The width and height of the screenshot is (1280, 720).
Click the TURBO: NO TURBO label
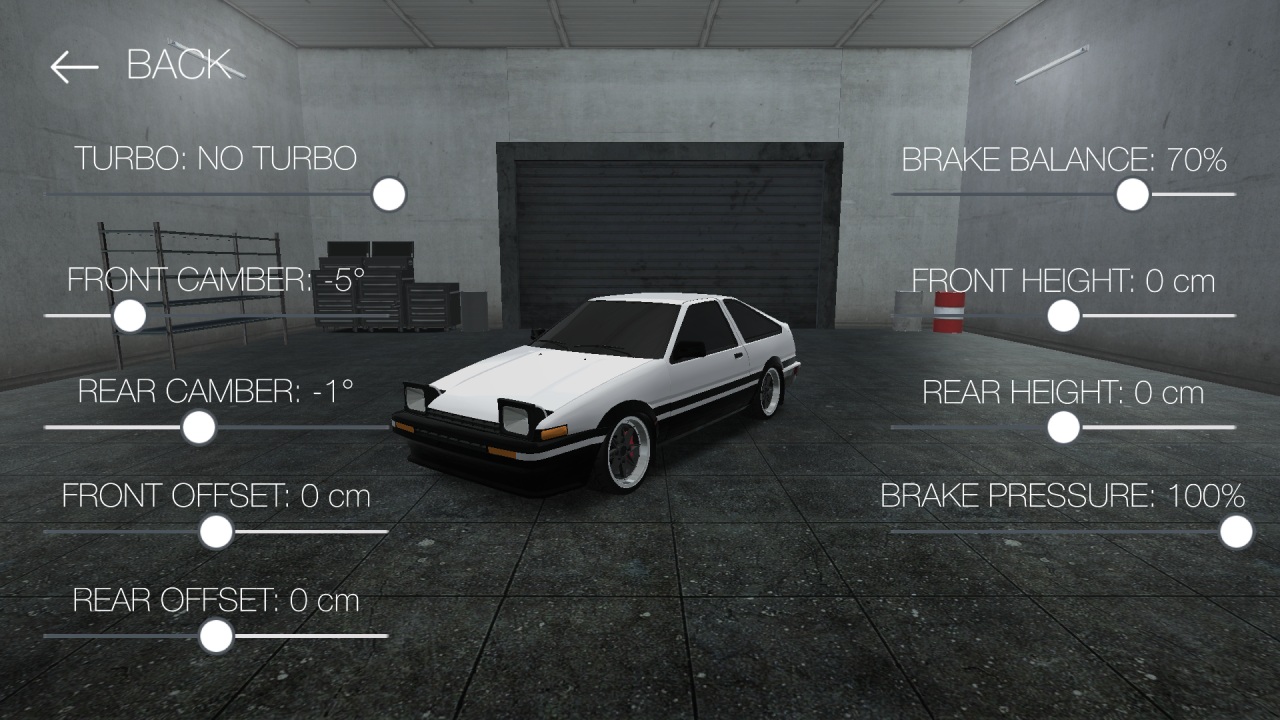218,158
